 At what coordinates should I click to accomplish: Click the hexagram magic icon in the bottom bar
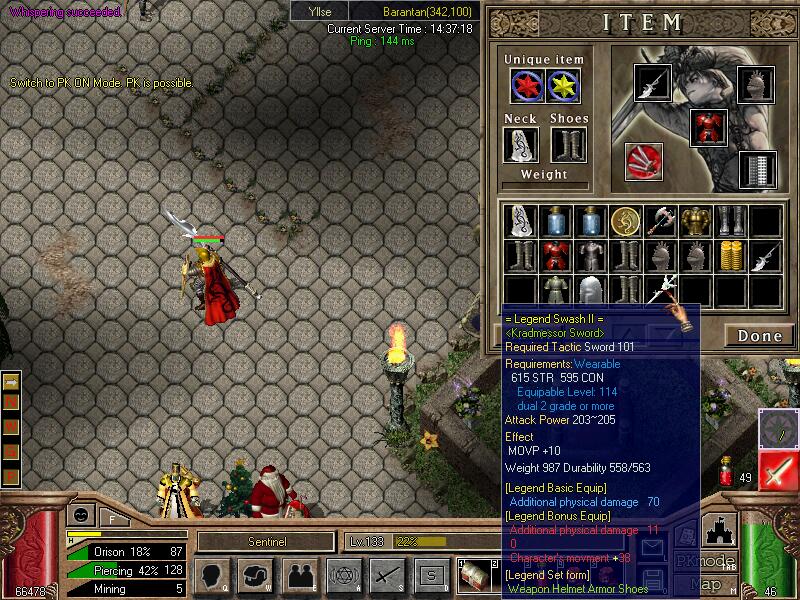click(x=342, y=574)
